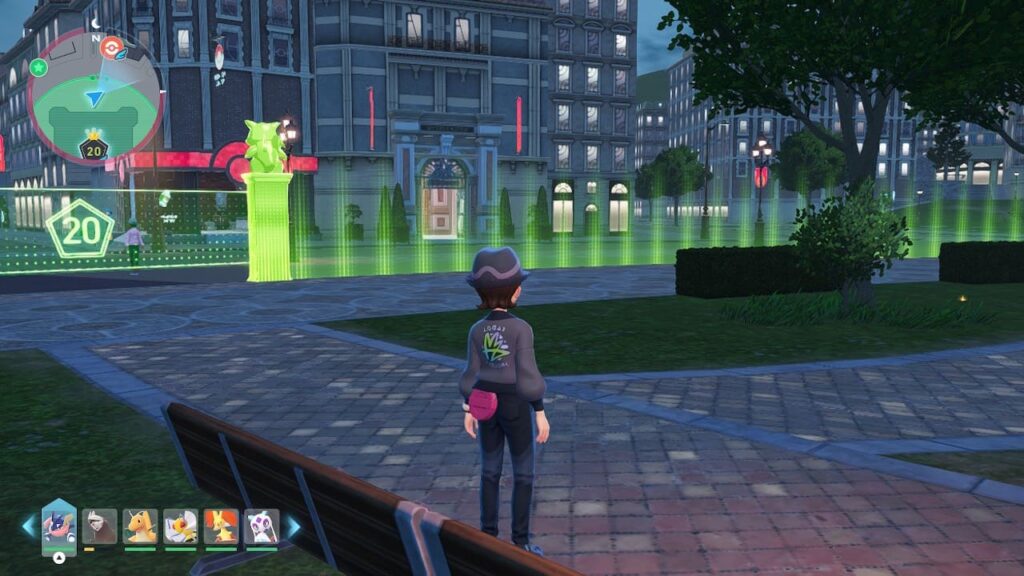
Task: Click the left arrow of the party bar
Action: [x=28, y=526]
